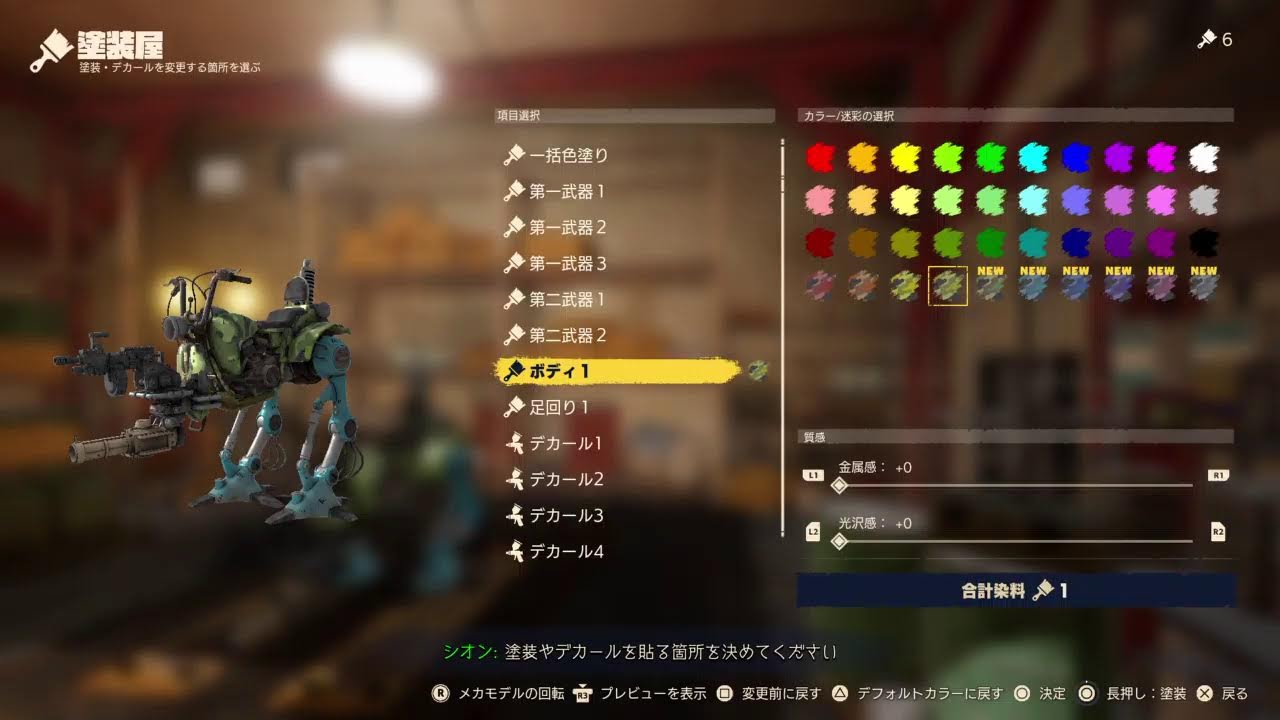The image size is (1280, 720).
Task: Choose the first NEW camouflage pattern
Action: [990, 288]
